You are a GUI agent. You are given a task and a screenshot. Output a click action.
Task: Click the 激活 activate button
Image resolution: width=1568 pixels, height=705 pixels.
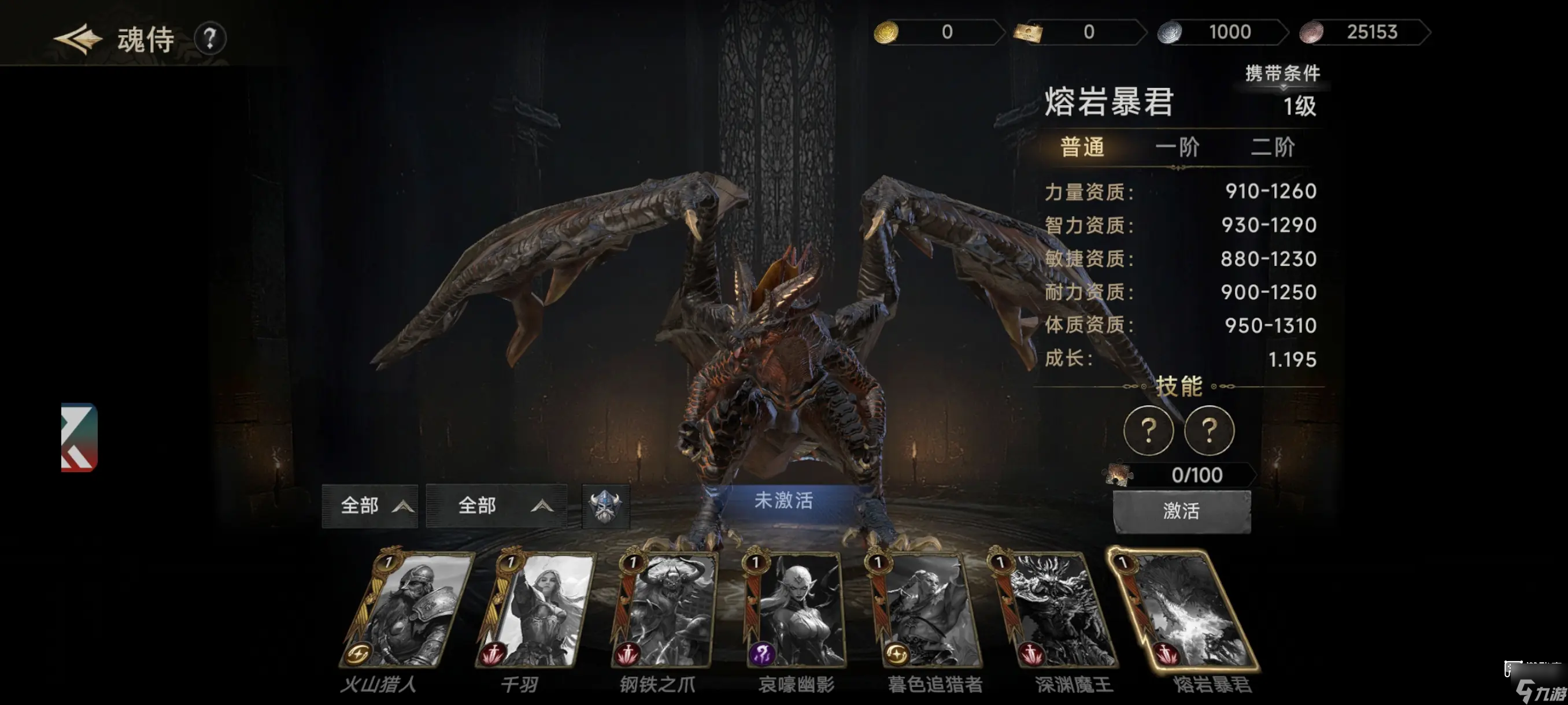click(1181, 511)
